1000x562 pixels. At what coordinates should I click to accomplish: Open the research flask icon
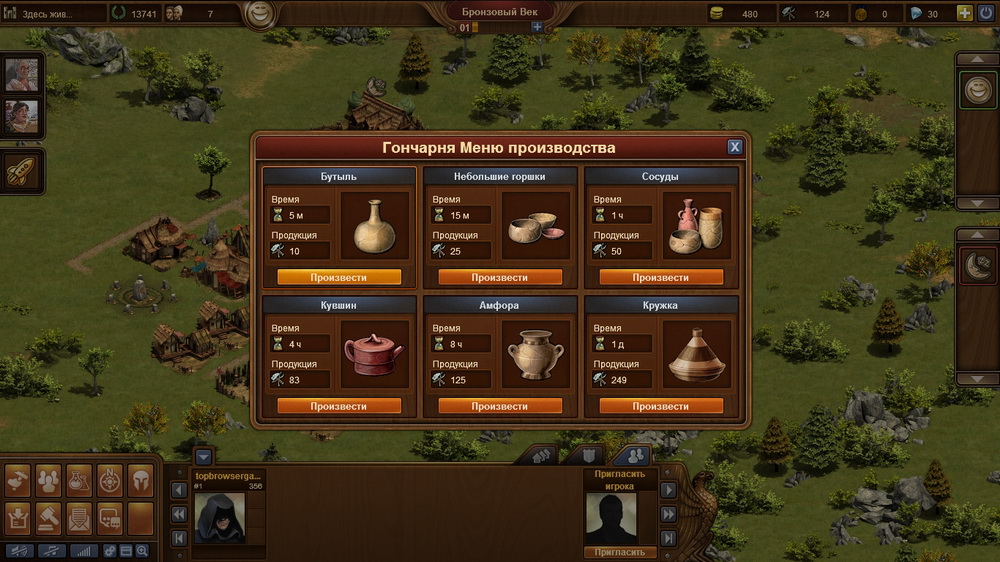point(79,481)
